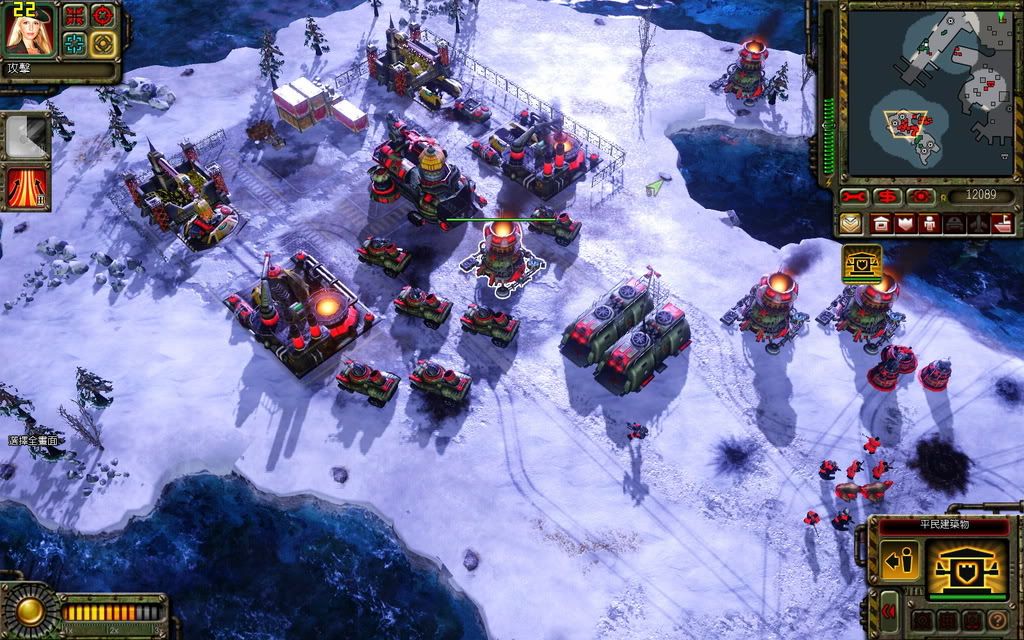The height and width of the screenshot is (640, 1024).
Task: Toggle repair mode with the wrench button
Action: [x=853, y=196]
